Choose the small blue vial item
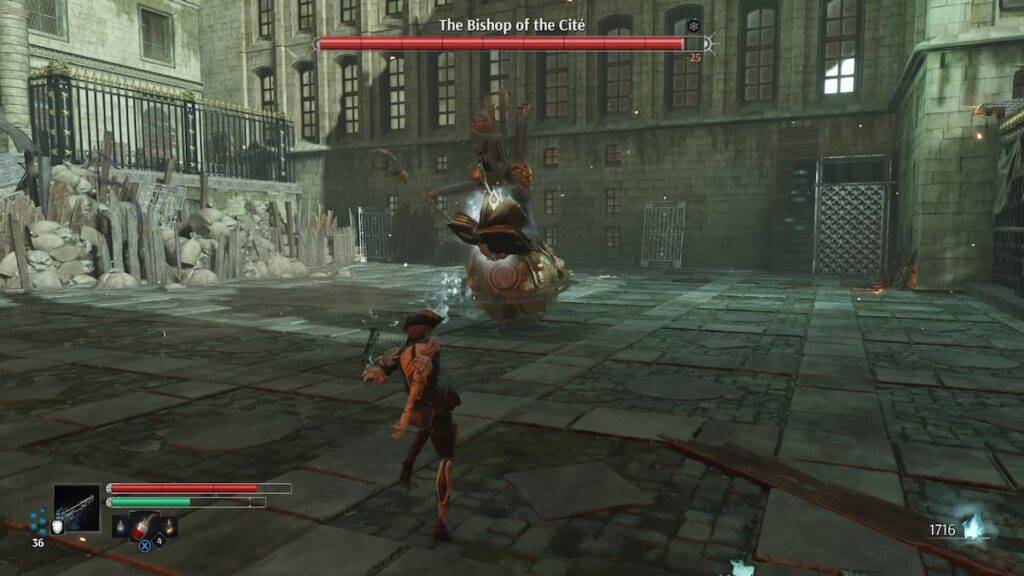 121,526
